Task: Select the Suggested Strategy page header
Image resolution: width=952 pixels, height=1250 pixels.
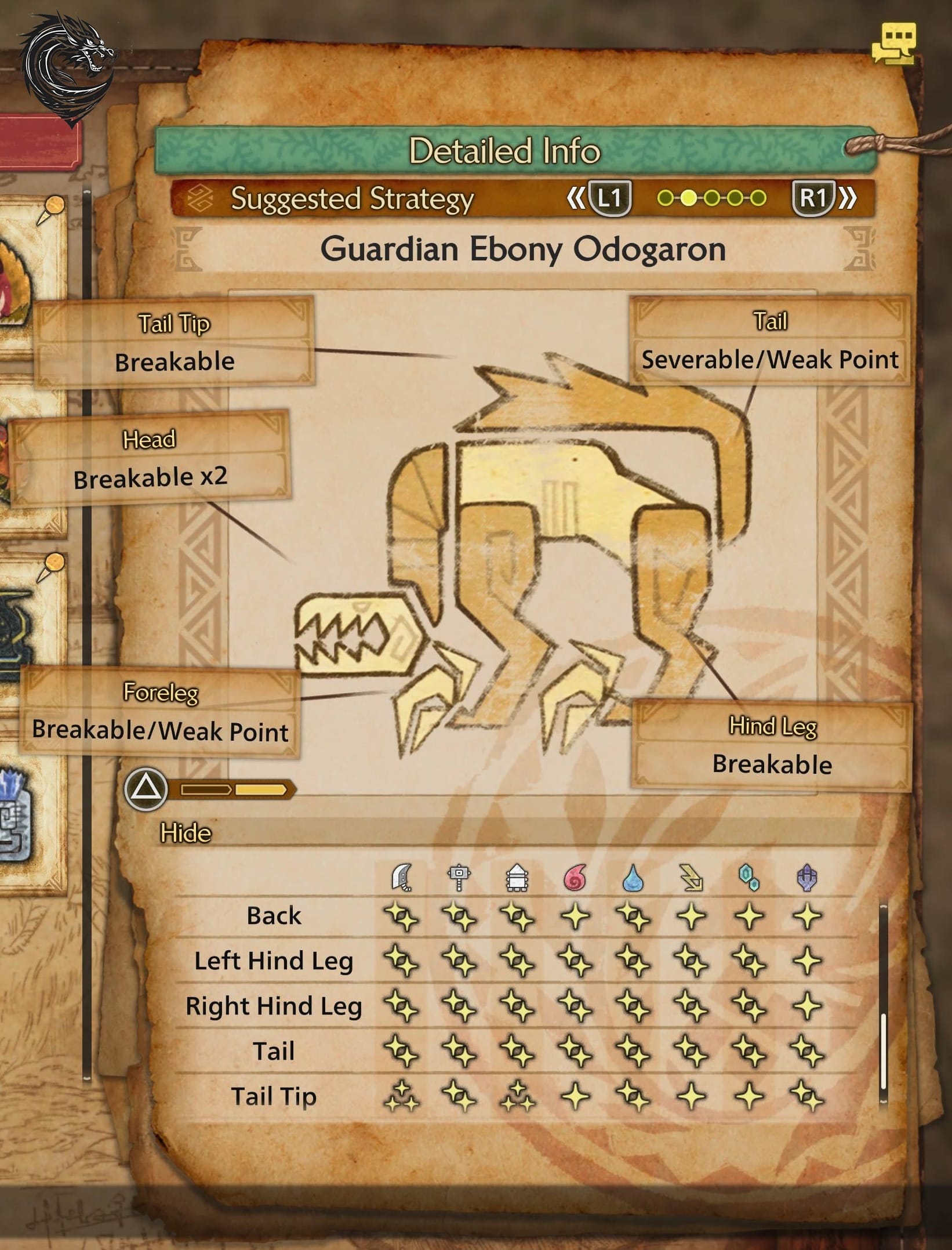Action: click(352, 199)
